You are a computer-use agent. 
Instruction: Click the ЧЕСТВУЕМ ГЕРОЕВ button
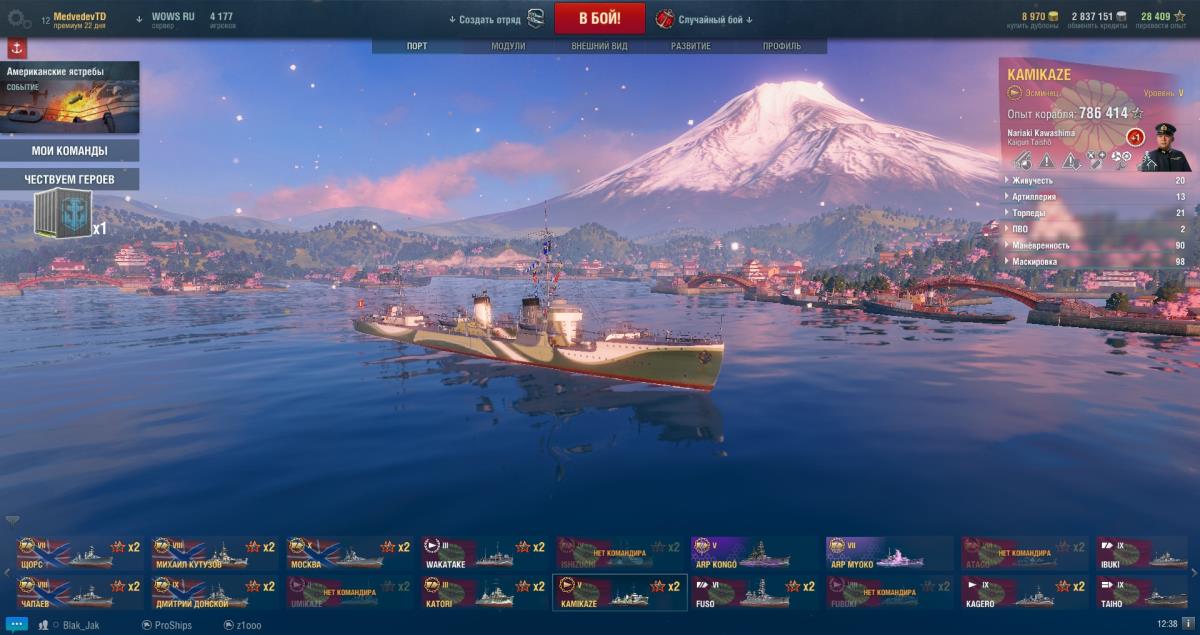coord(70,179)
